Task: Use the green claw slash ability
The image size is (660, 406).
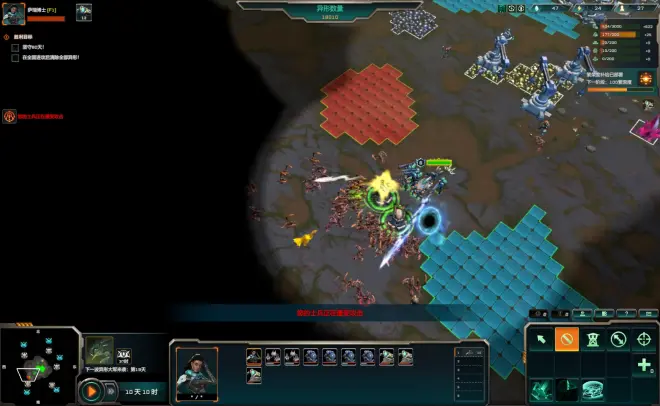Action: click(x=541, y=390)
